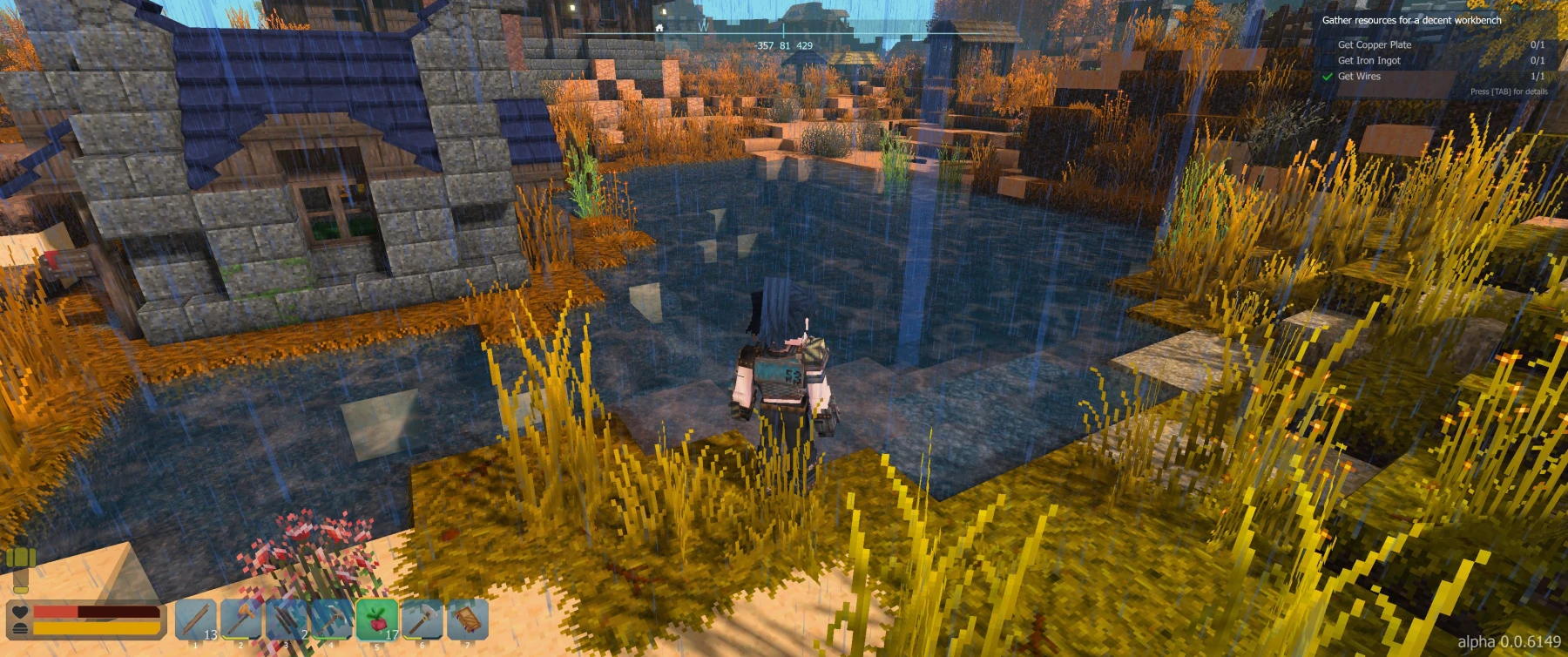This screenshot has height=657, width=1568.
Task: Click the Get Copper Plate objective
Action: [x=1375, y=44]
